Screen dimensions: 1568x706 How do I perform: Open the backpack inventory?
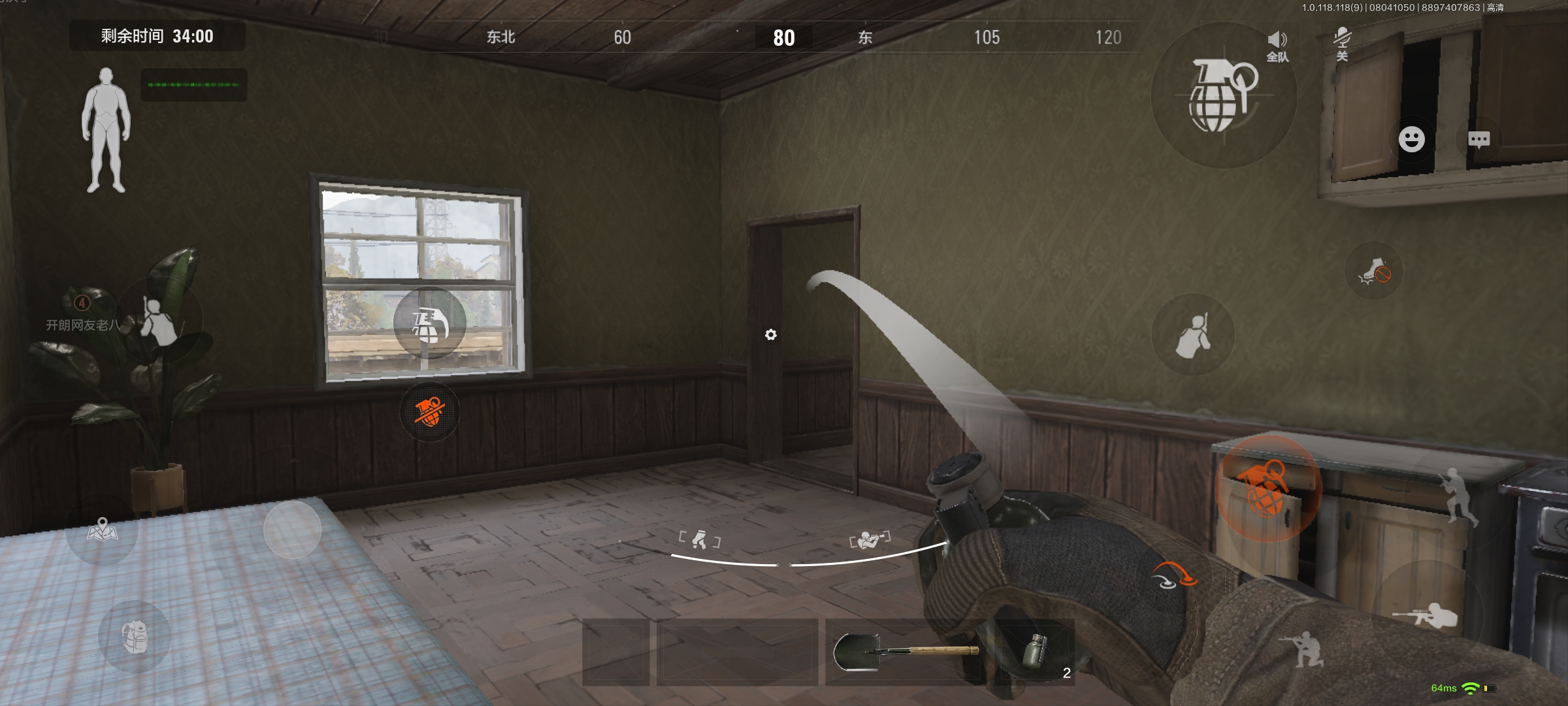[x=135, y=637]
